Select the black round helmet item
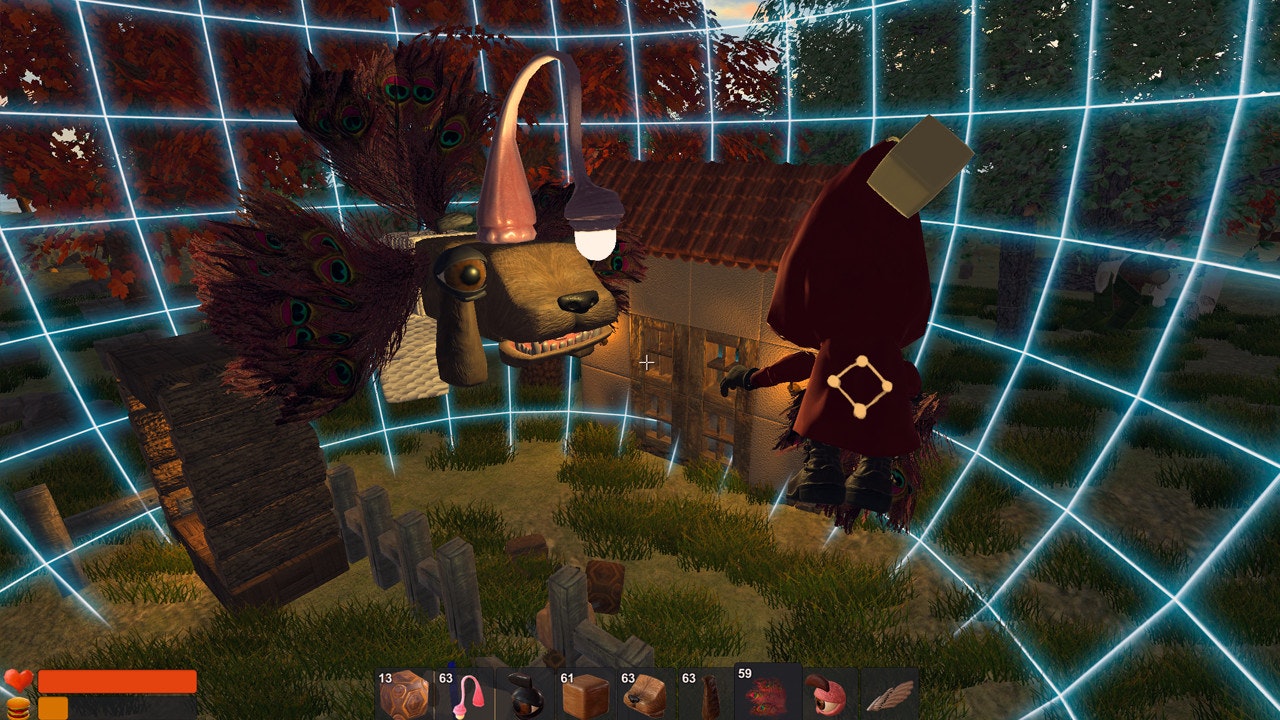The image size is (1280, 720). tap(524, 694)
